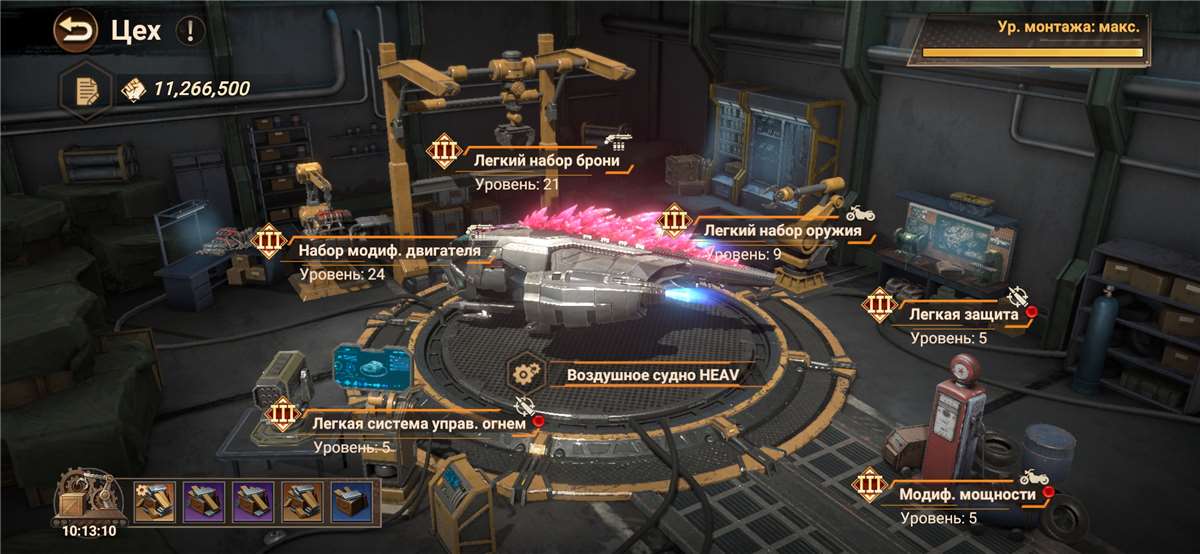Open the Модиф. мощности module

[966, 493]
